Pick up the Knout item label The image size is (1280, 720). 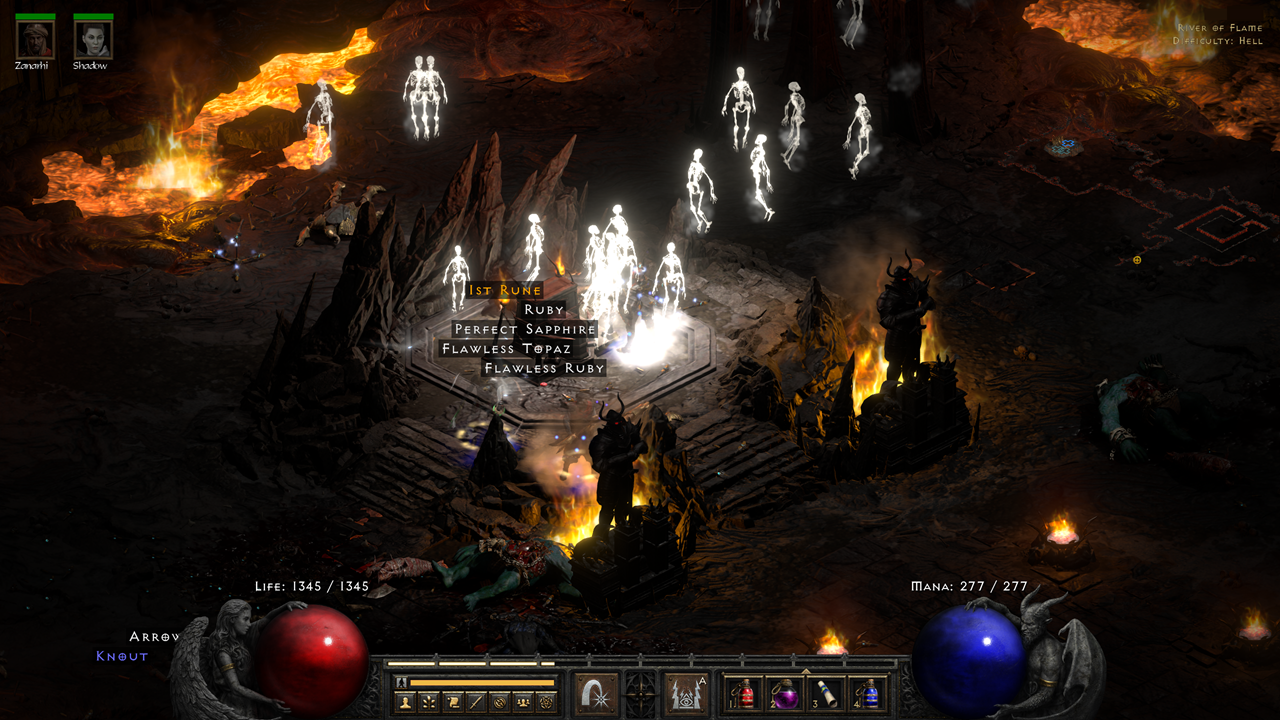[x=122, y=656]
